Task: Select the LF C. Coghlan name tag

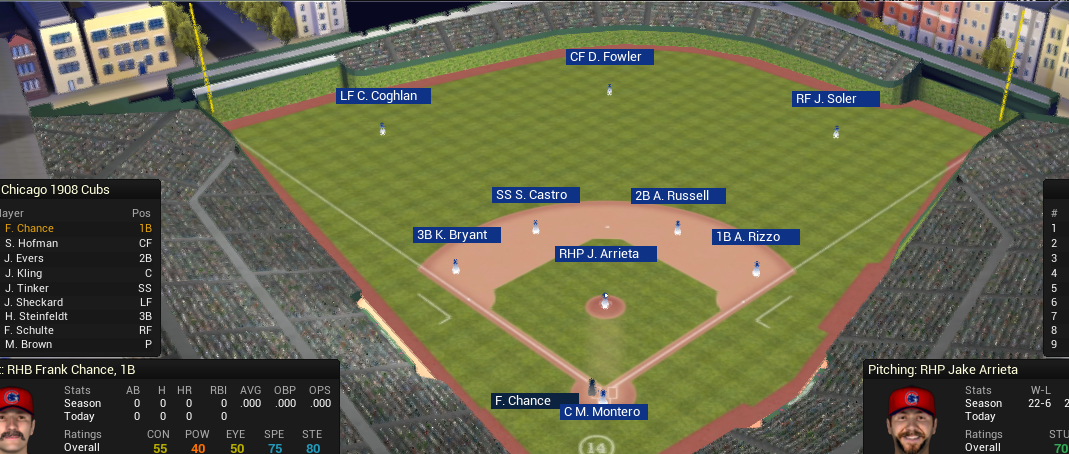Action: click(x=383, y=96)
